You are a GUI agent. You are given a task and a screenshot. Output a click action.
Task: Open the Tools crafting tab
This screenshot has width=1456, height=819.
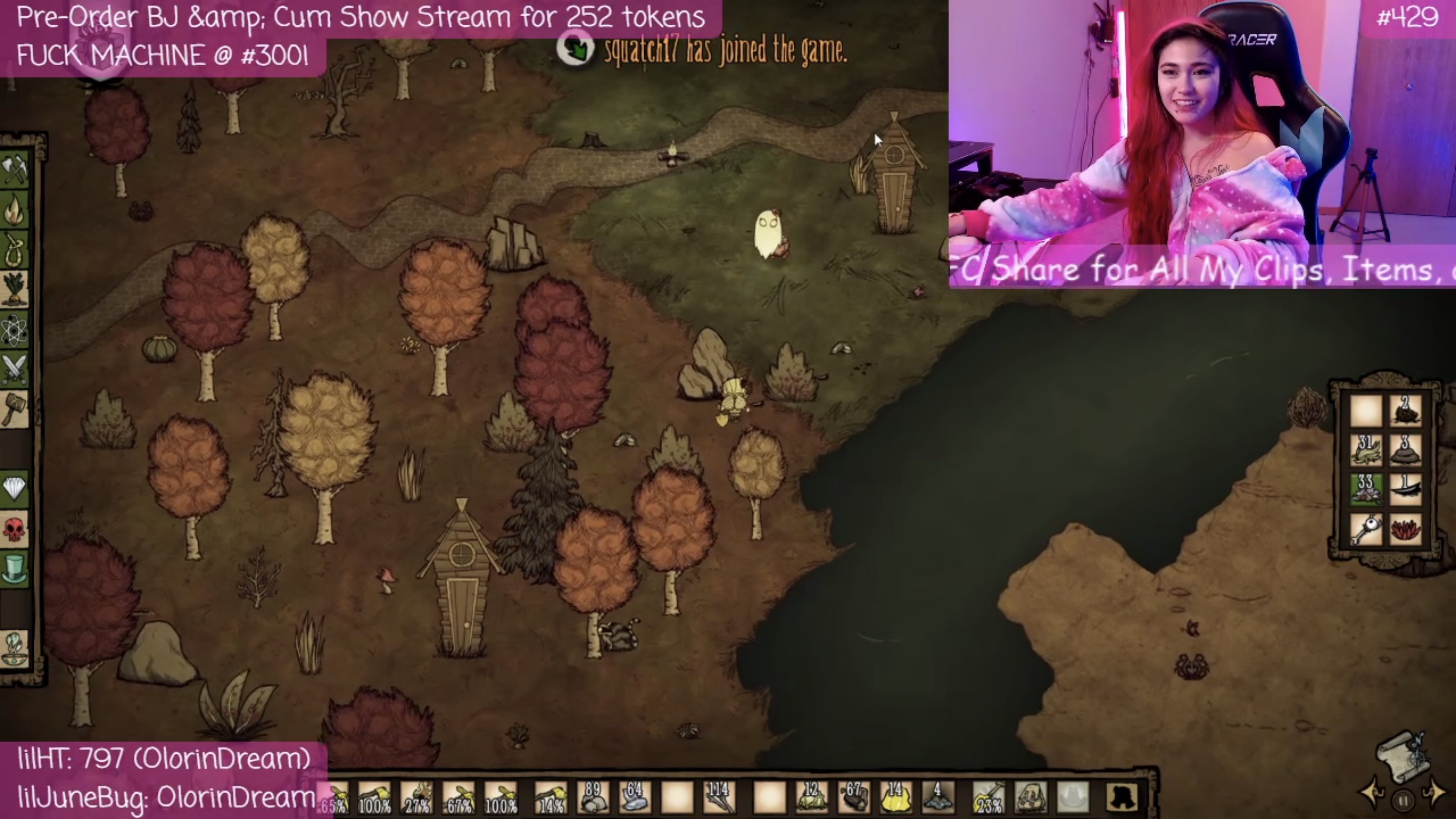click(x=15, y=169)
